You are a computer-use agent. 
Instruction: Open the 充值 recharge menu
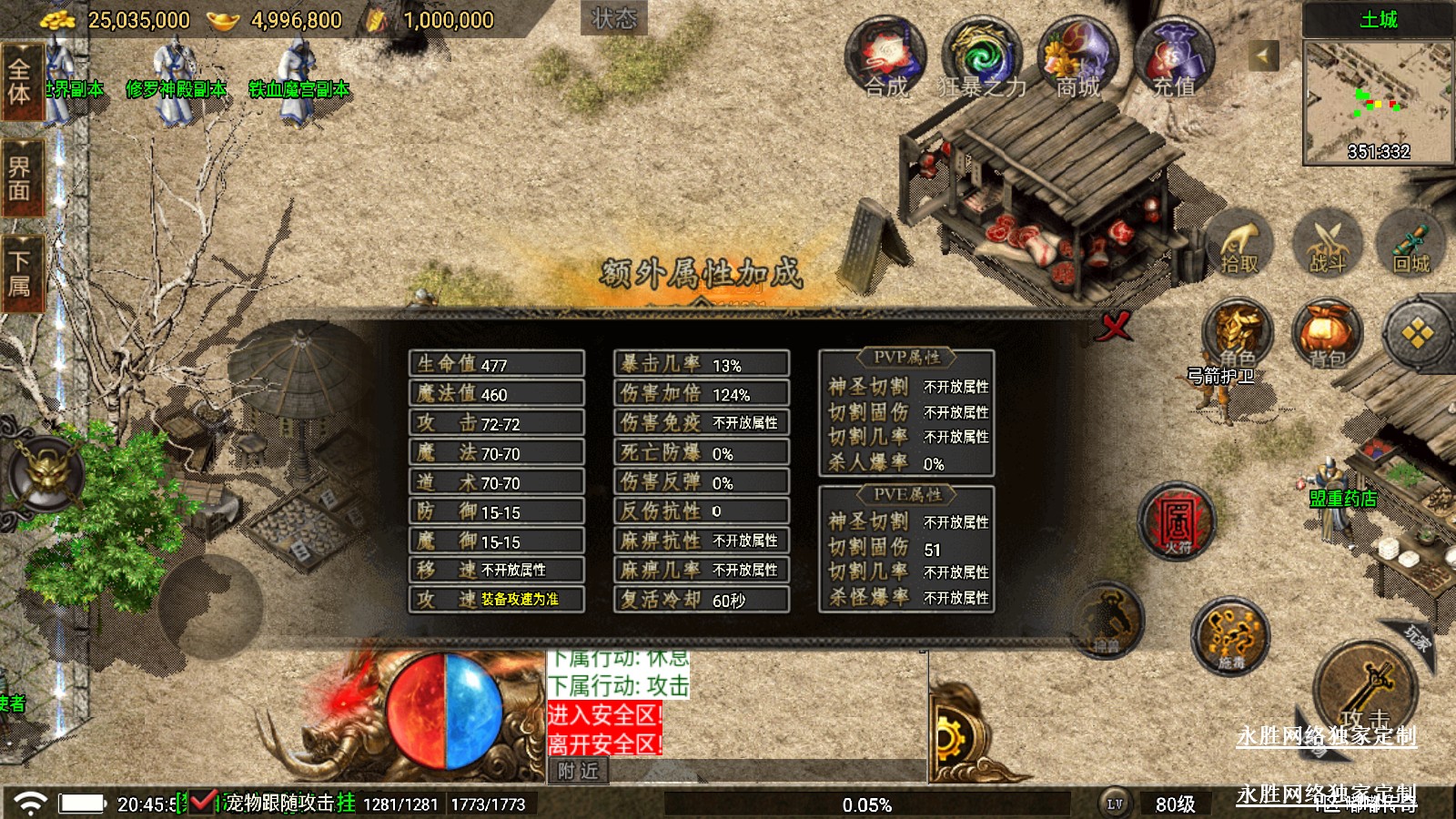1174,56
